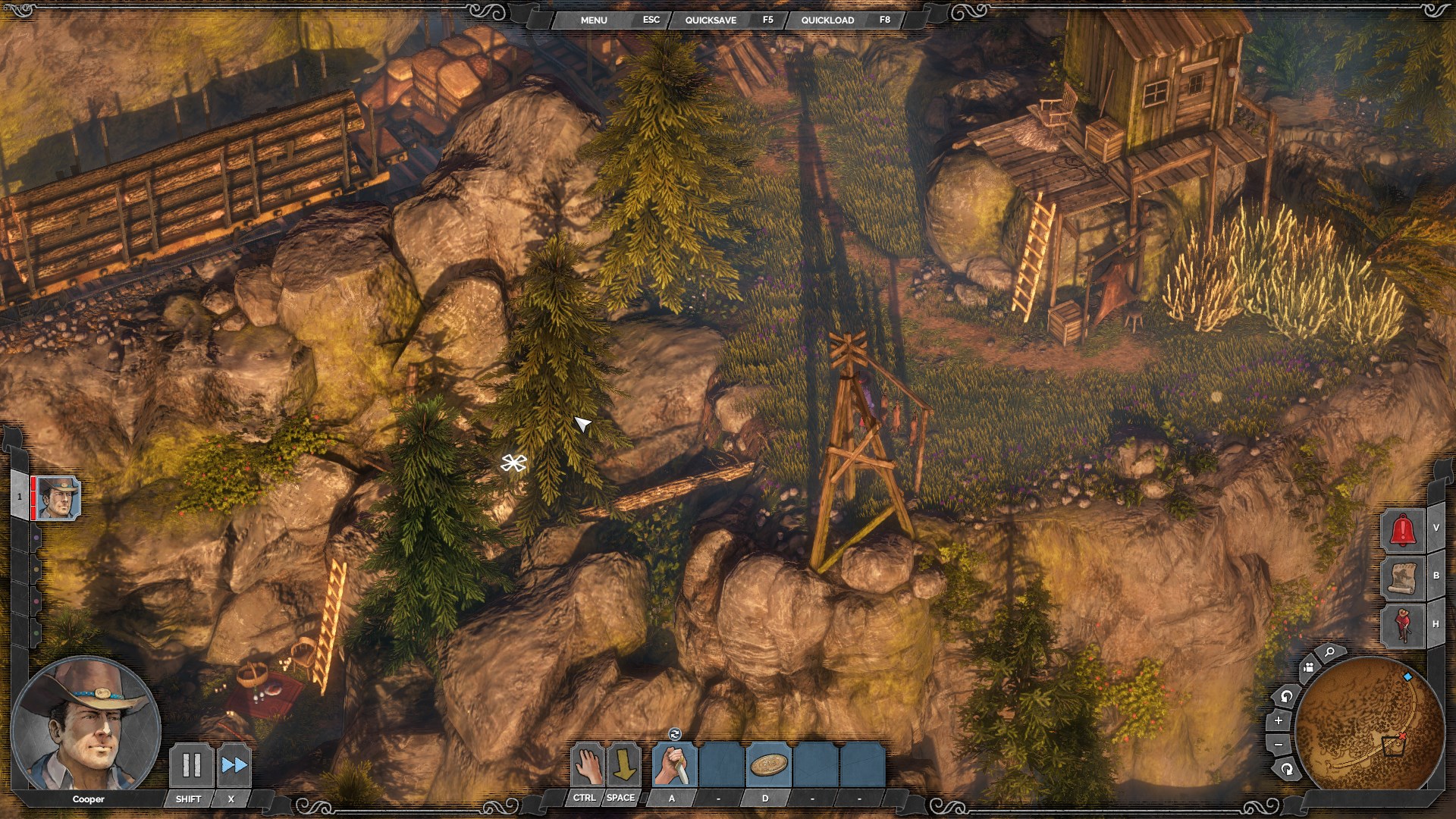Image resolution: width=1456 pixels, height=819 pixels.
Task: Select the fake coin ability
Action: [x=768, y=765]
